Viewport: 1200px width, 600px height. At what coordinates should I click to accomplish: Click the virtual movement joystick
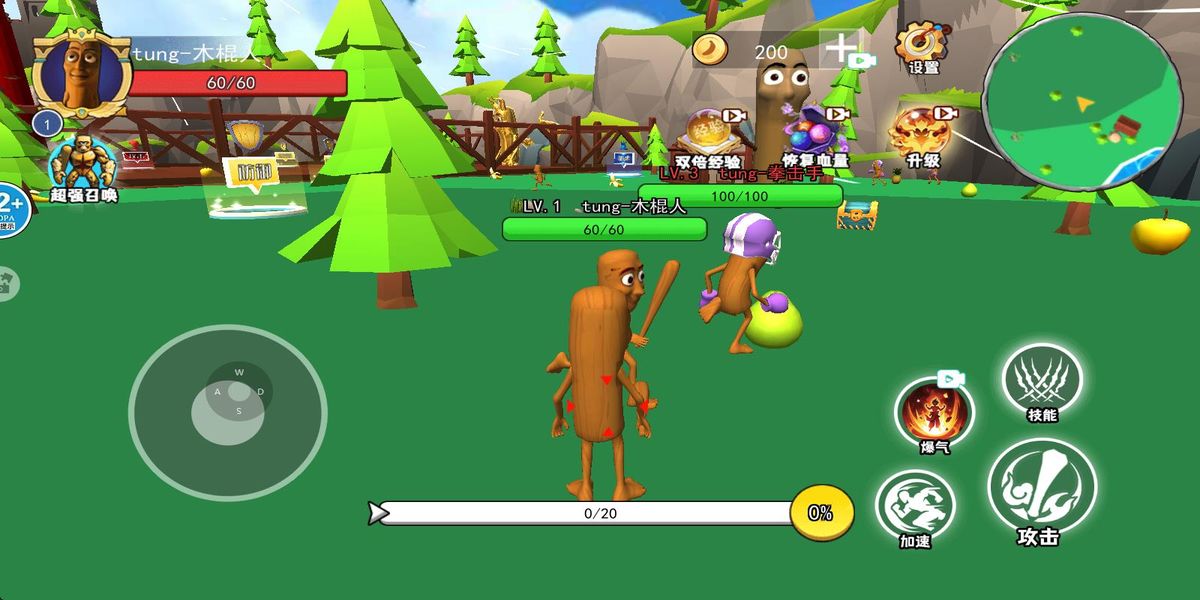(x=228, y=411)
